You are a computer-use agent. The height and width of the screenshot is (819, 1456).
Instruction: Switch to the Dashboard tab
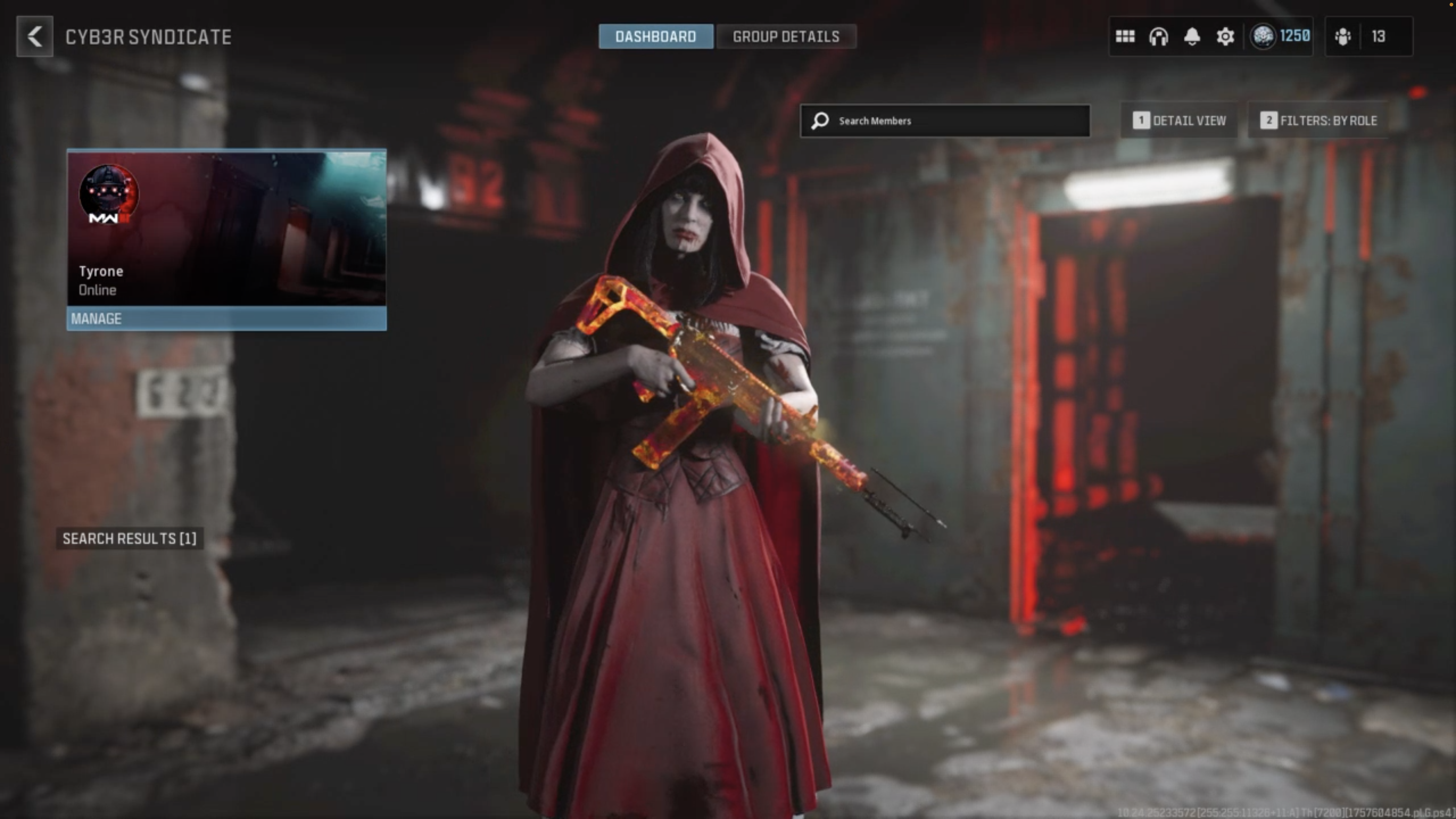tap(656, 37)
